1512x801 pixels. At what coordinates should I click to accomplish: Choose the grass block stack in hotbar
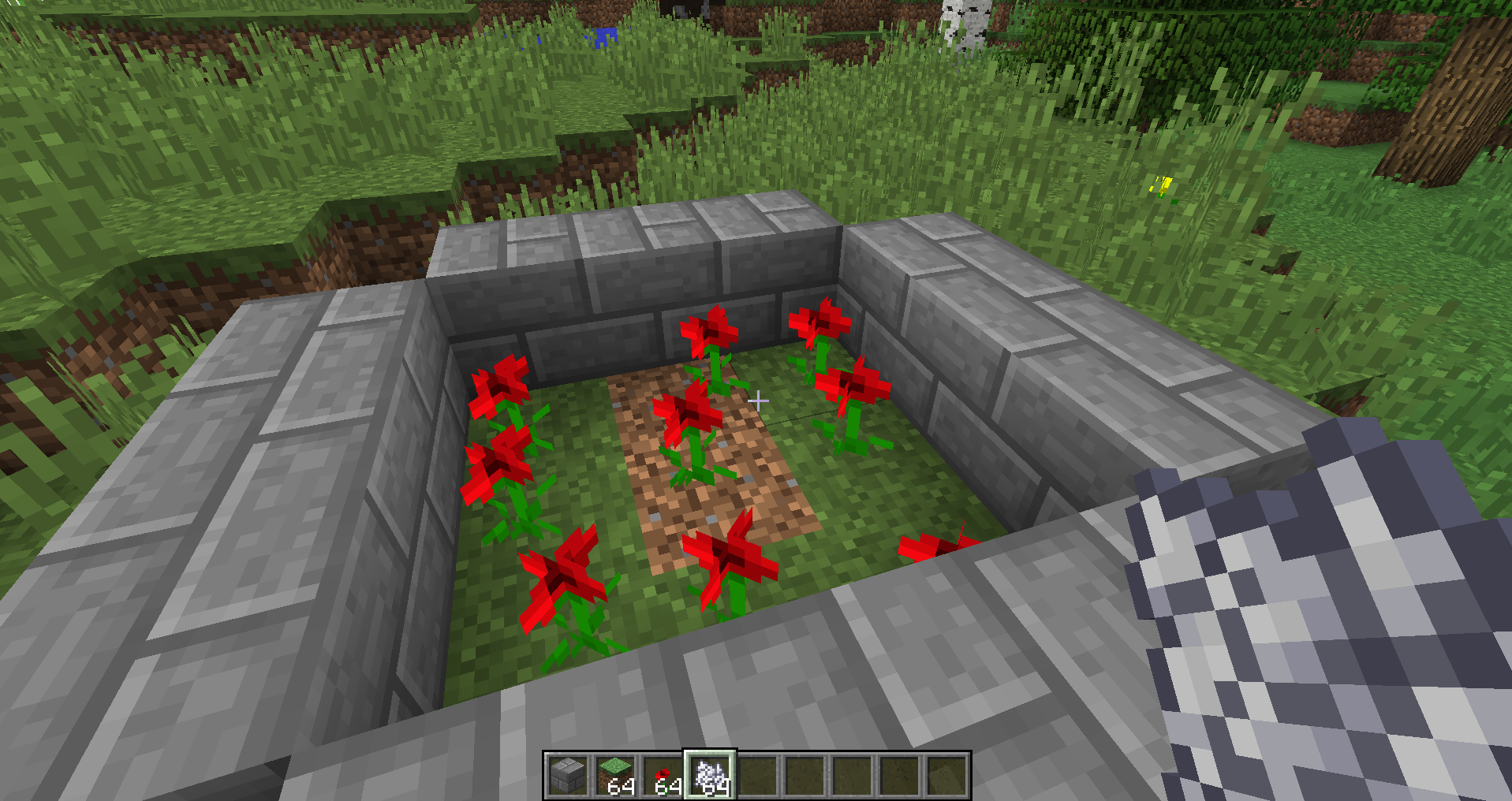pyautogui.click(x=615, y=775)
